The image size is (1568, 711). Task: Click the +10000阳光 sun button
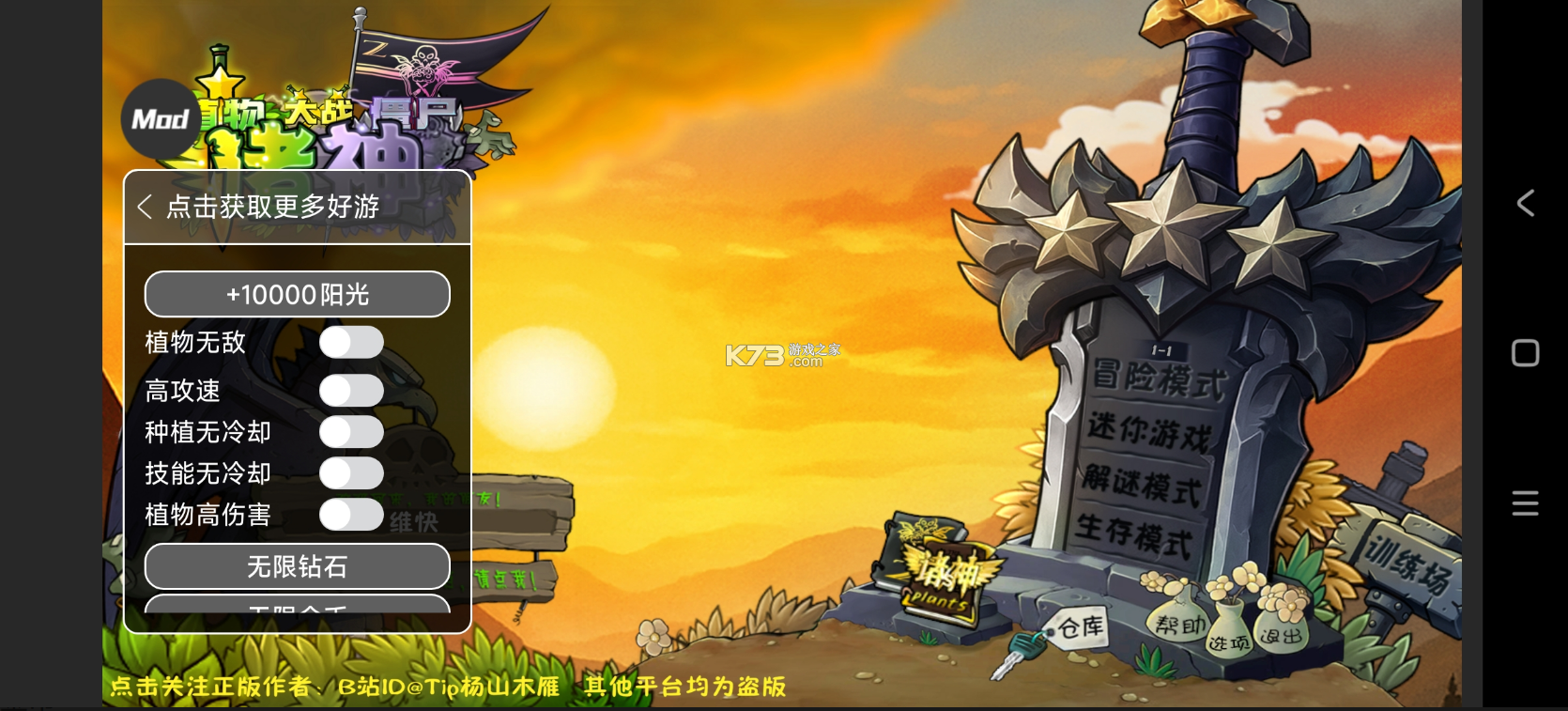(297, 294)
